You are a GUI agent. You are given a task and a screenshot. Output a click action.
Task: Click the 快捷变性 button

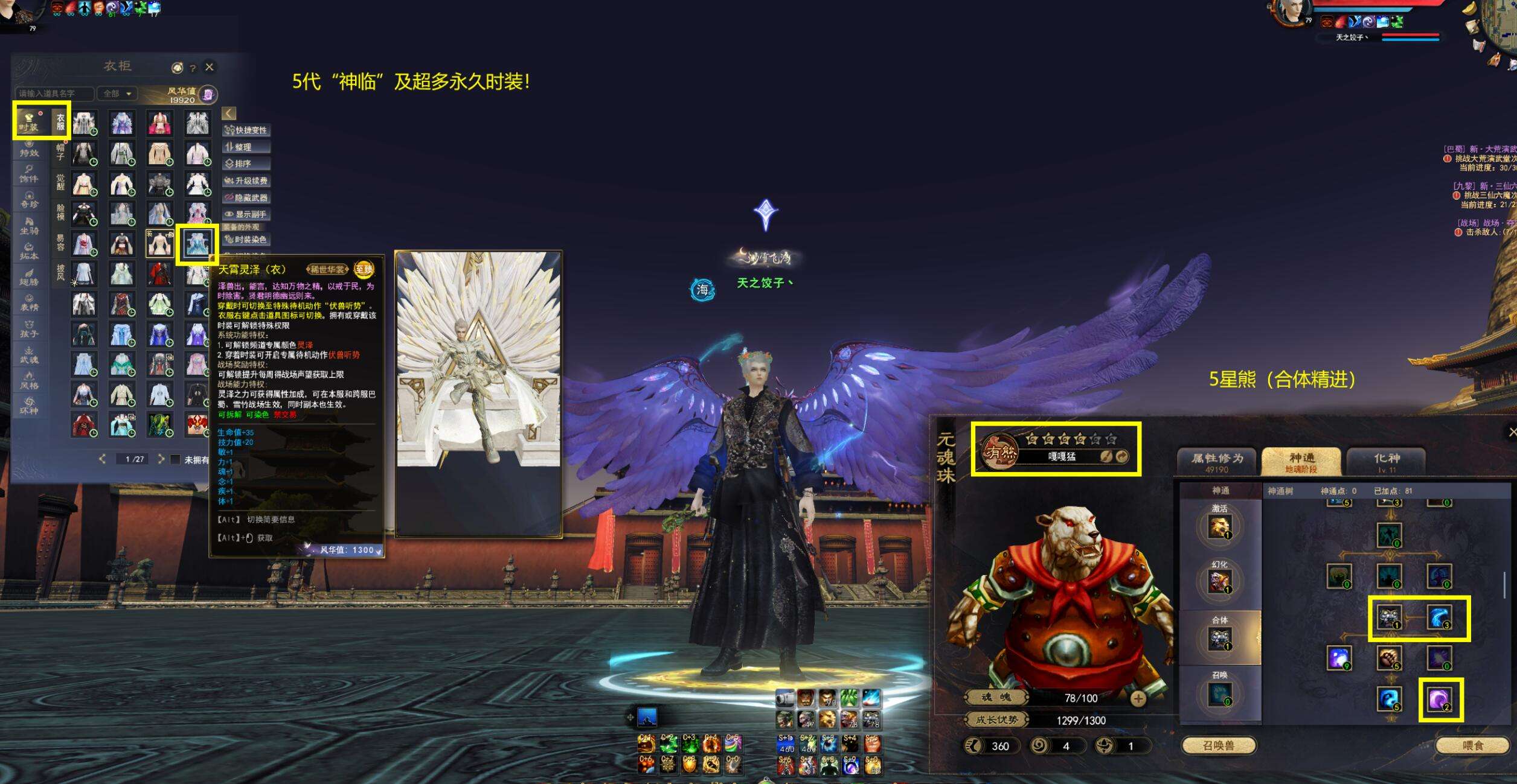pyautogui.click(x=246, y=130)
